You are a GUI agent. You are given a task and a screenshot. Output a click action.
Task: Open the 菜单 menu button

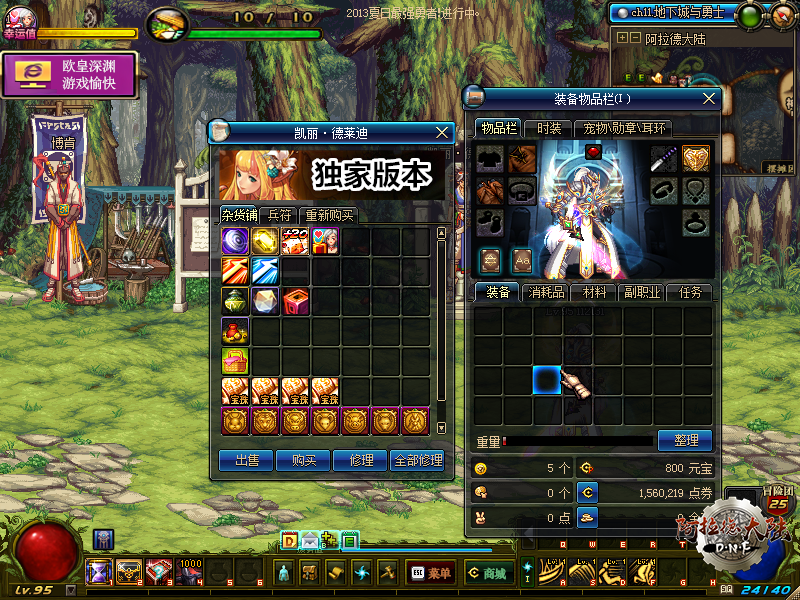pyautogui.click(x=432, y=573)
